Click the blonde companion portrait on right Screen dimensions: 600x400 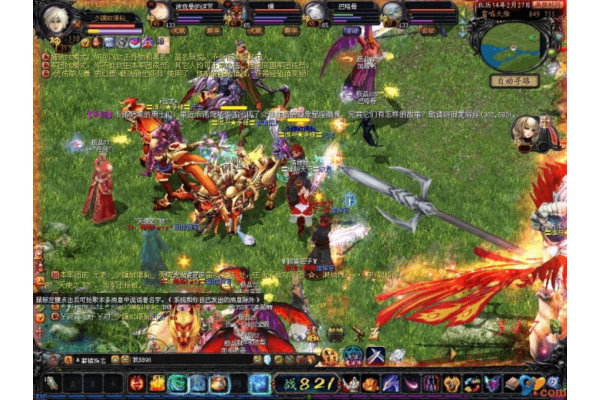tap(525, 131)
